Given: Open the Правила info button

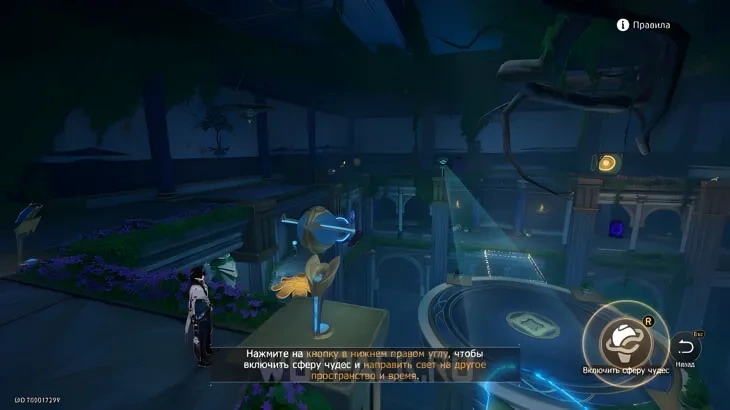Looking at the screenshot, I should [x=623, y=25].
